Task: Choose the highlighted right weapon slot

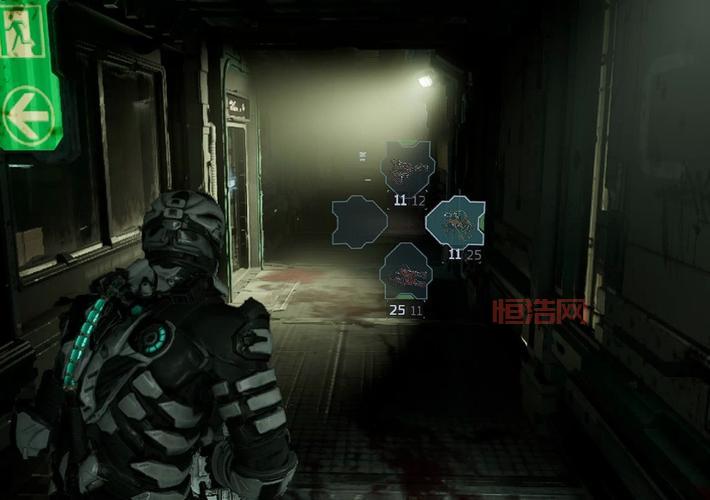Action: point(456,222)
